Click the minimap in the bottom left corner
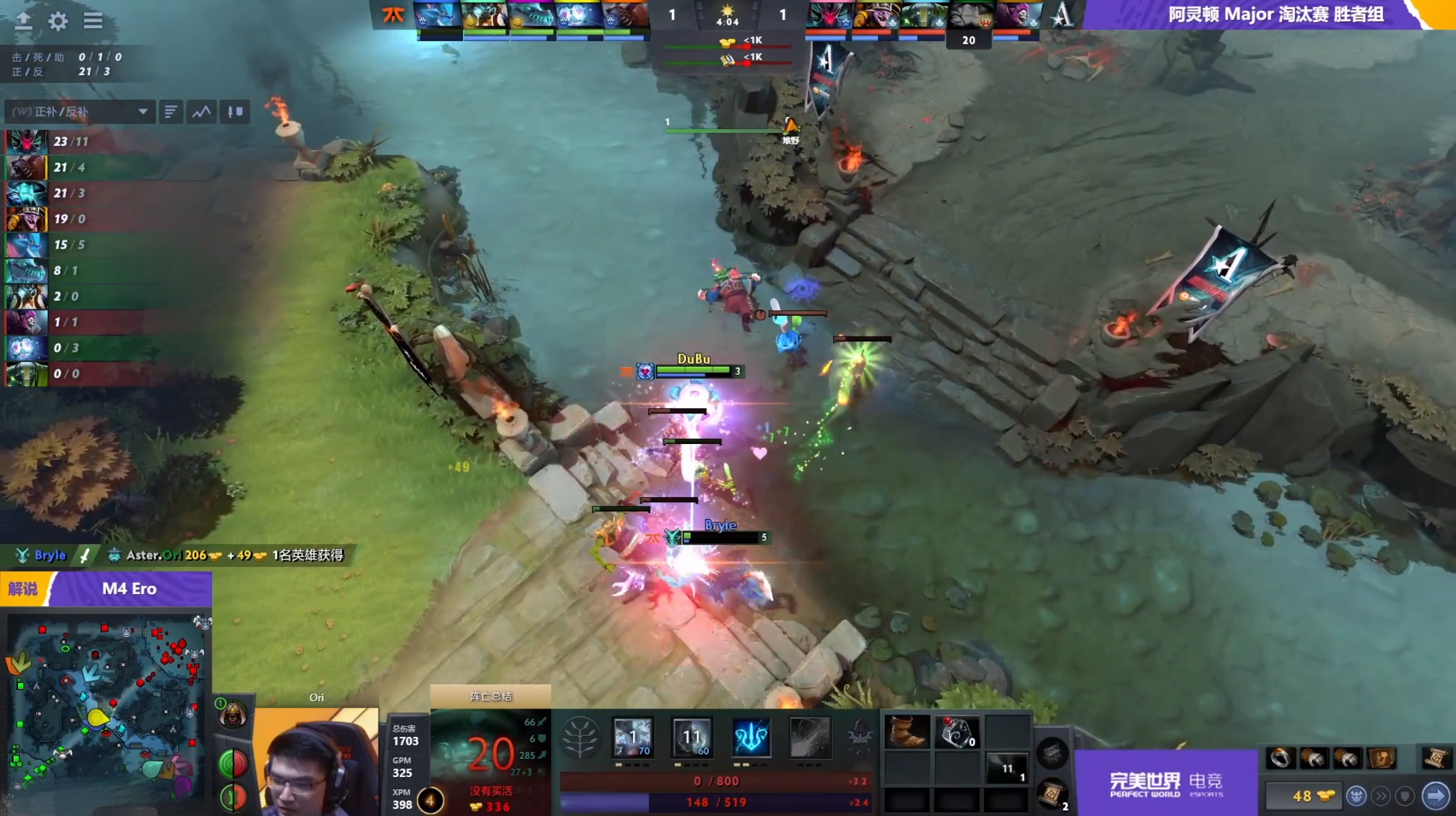The height and width of the screenshot is (816, 1456). pos(107,705)
